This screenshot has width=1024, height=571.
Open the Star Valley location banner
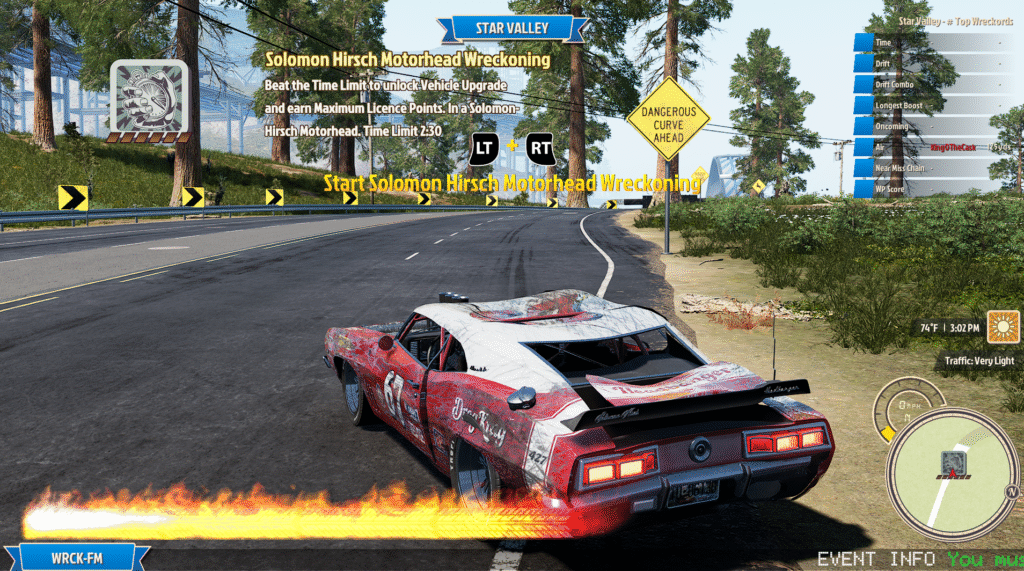pos(511,27)
